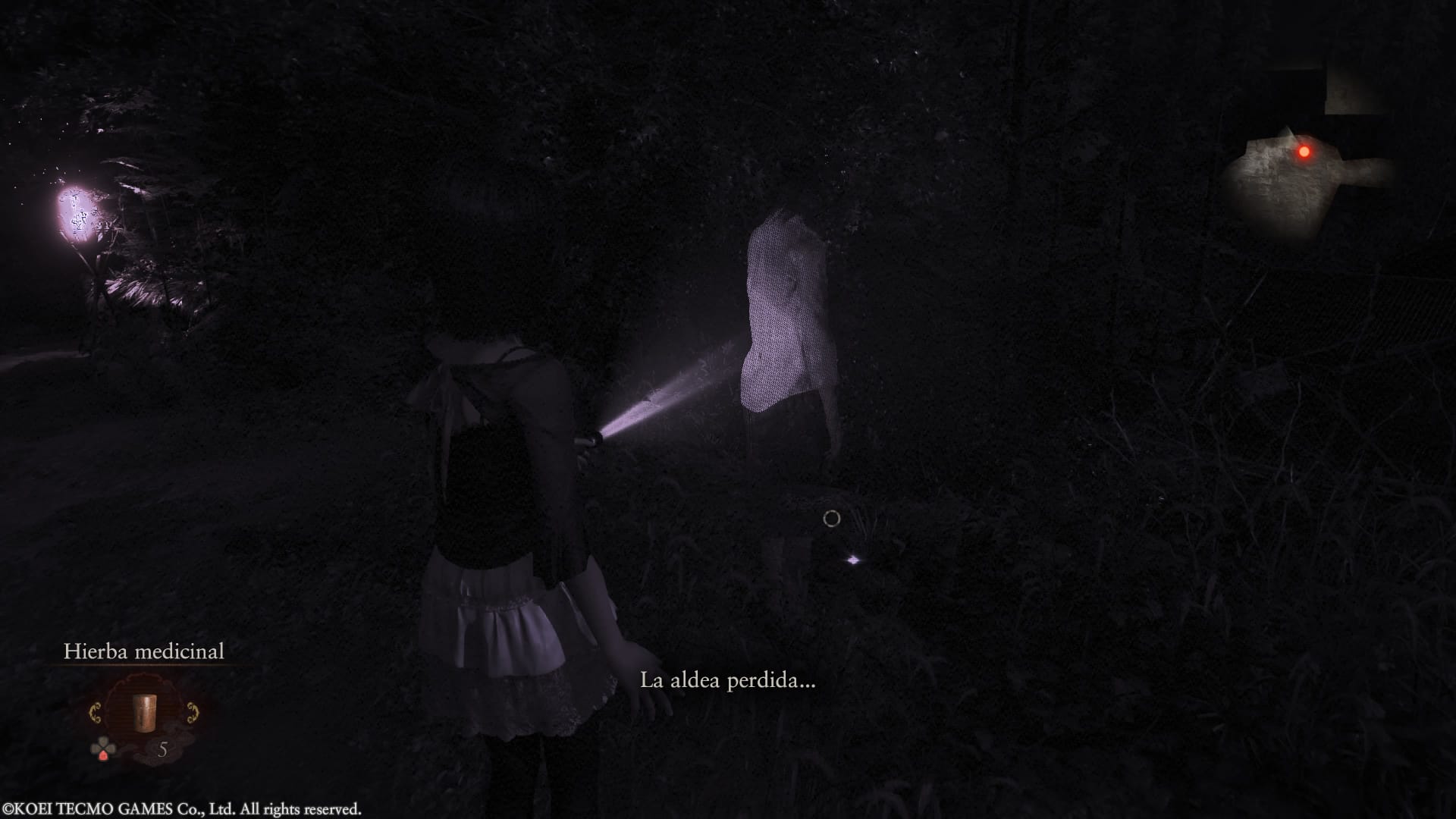
Task: Click the highlighted red down-arrow of the d-pad
Action: point(103,756)
